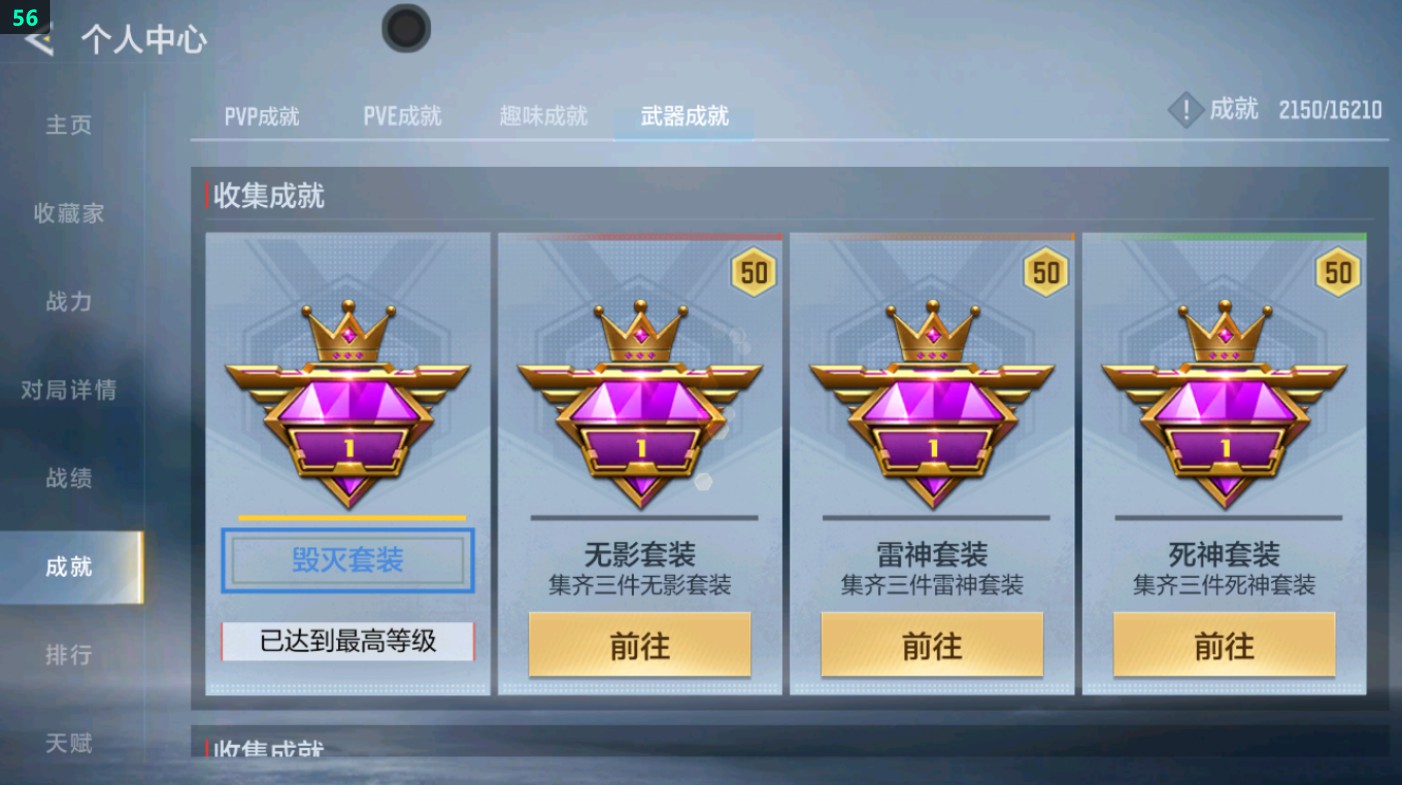
Task: Switch to the PVP成就 tab
Action: (260, 115)
